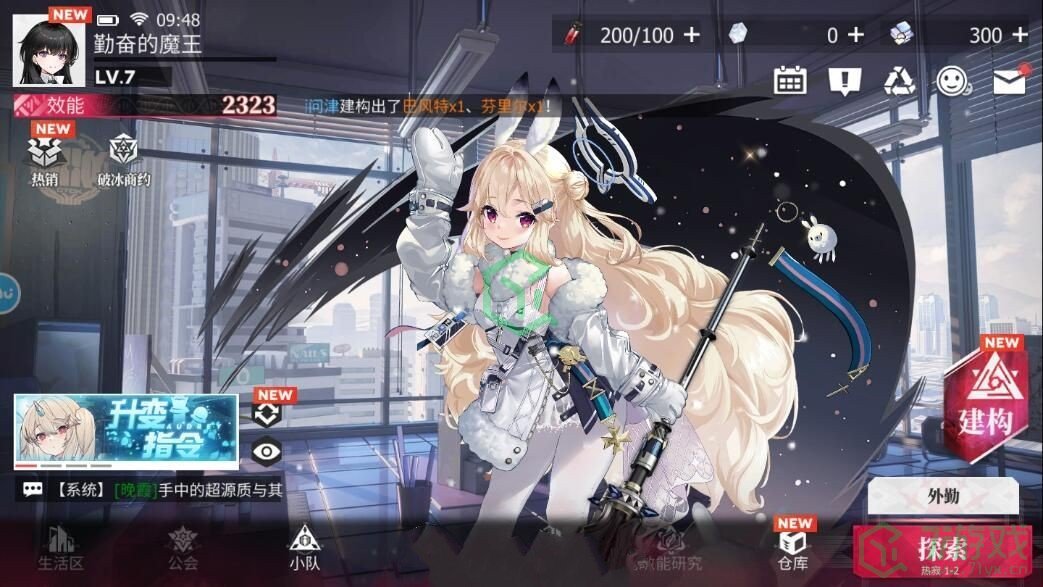Open the 外勤 field duty button
Screen dimensions: 1043x587
(x=942, y=495)
